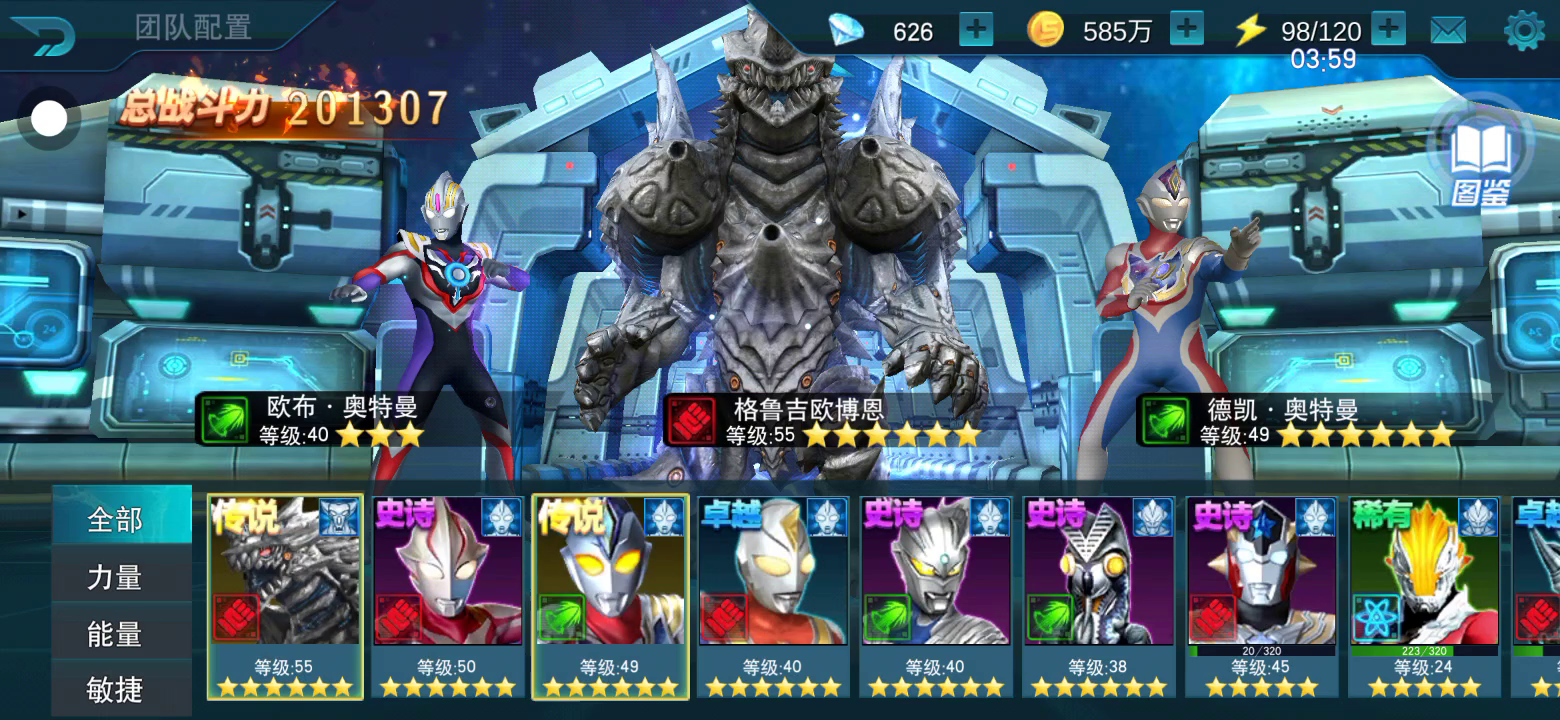Screen dimensions: 1560x720
Task: Go back with the arrow button
Action: 45,35
